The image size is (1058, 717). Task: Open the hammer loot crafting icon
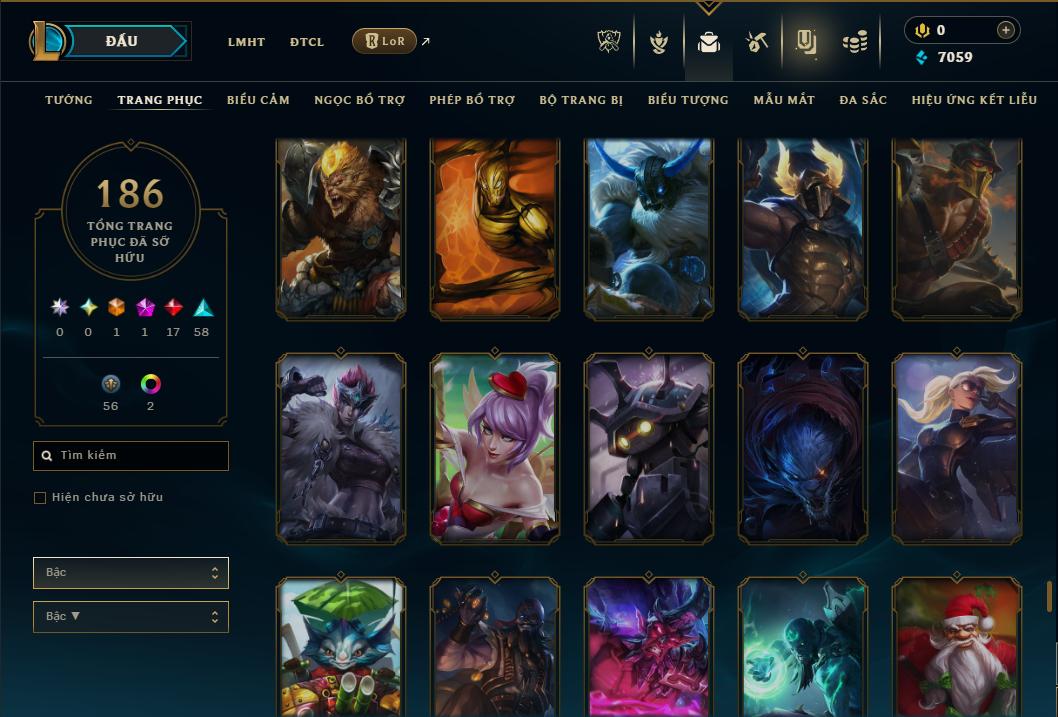point(756,42)
